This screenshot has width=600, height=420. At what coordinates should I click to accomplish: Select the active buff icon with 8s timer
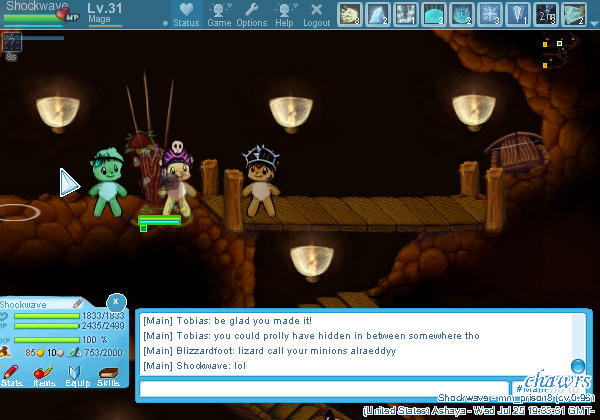click(12, 41)
